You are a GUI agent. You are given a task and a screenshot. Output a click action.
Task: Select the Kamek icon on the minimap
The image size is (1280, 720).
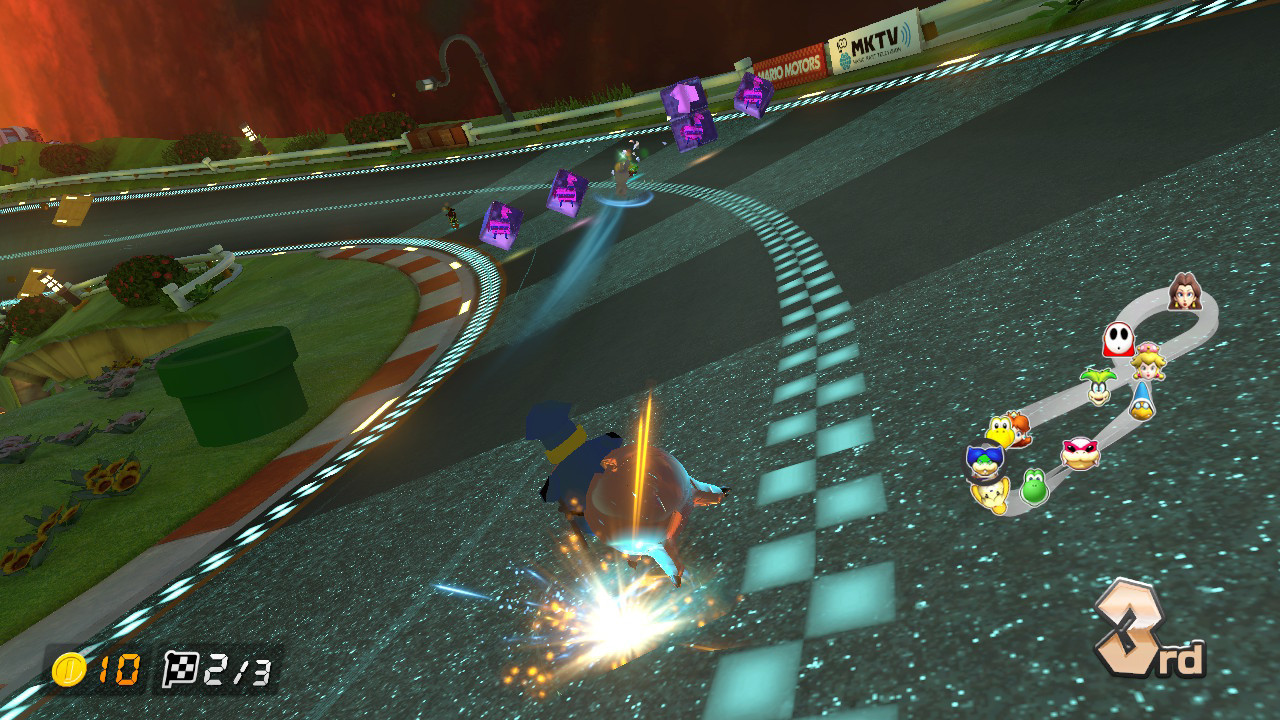pyautogui.click(x=1142, y=401)
